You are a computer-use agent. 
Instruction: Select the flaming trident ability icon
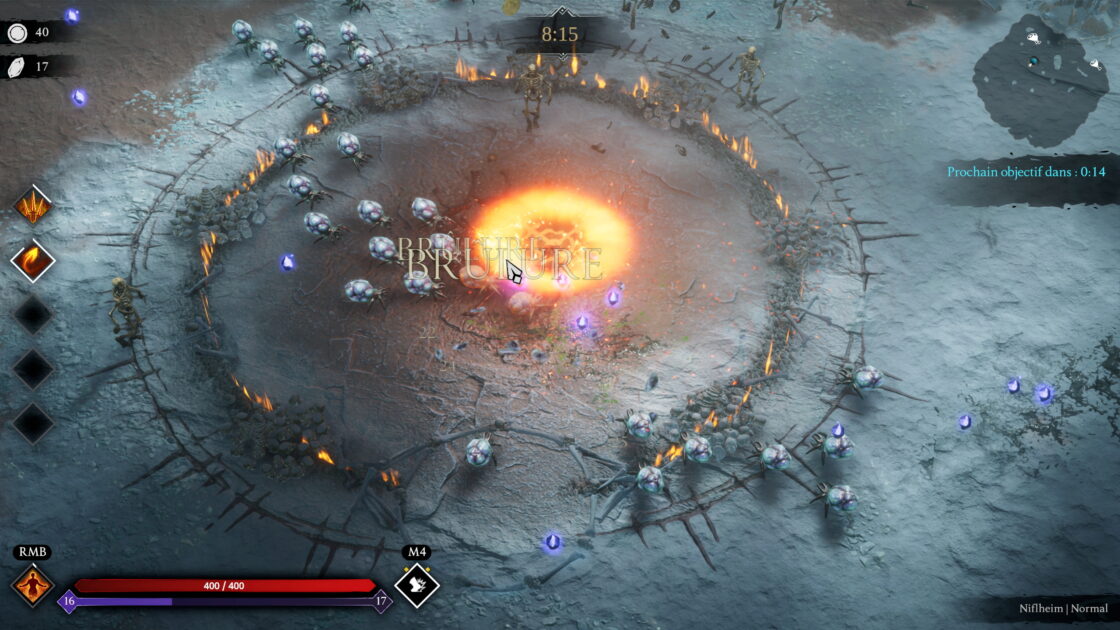33,206
